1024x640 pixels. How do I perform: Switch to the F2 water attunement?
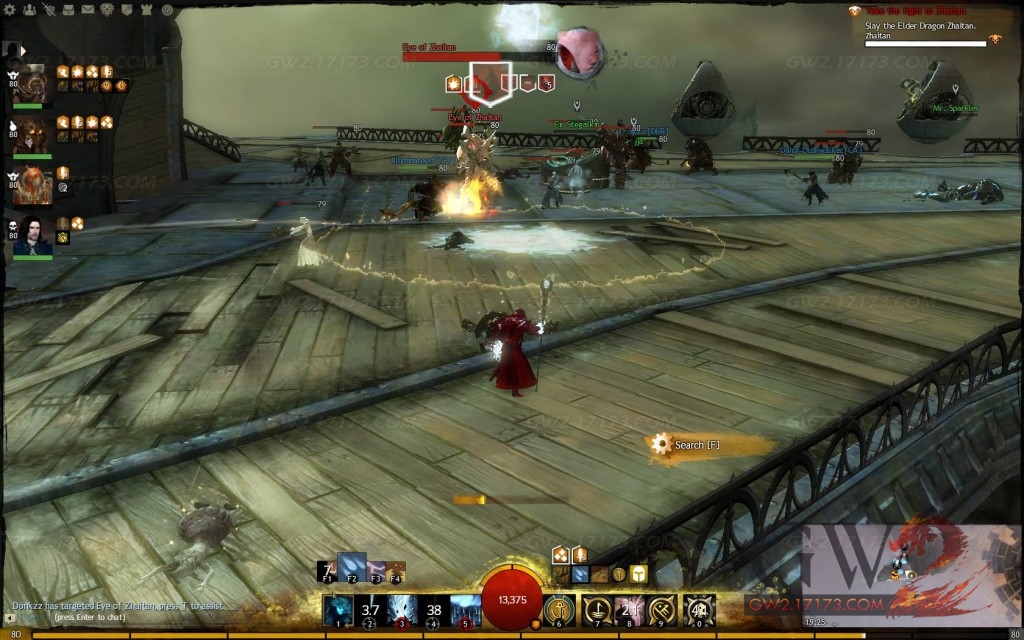351,567
